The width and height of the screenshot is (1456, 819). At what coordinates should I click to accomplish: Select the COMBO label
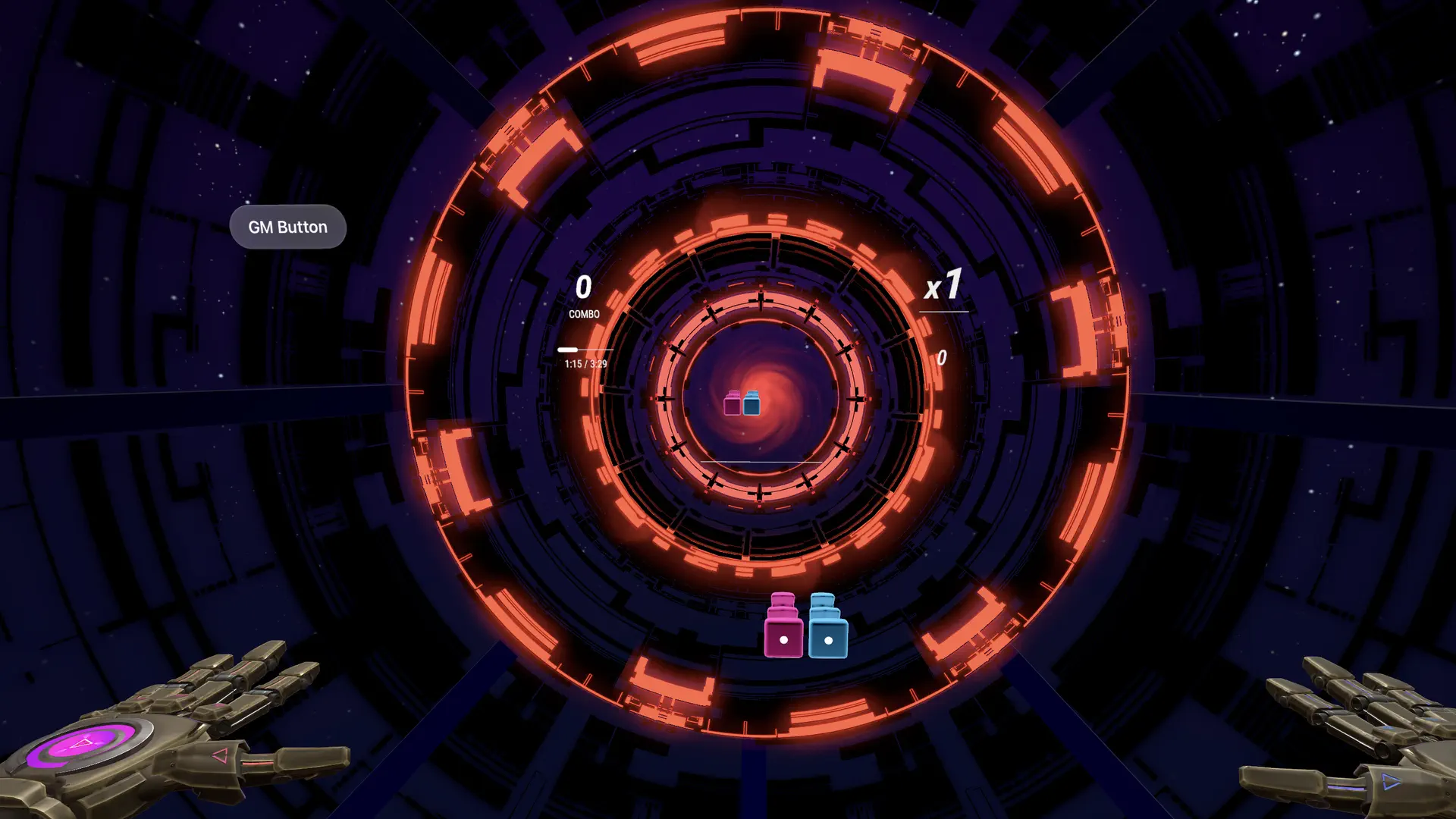pos(584,313)
